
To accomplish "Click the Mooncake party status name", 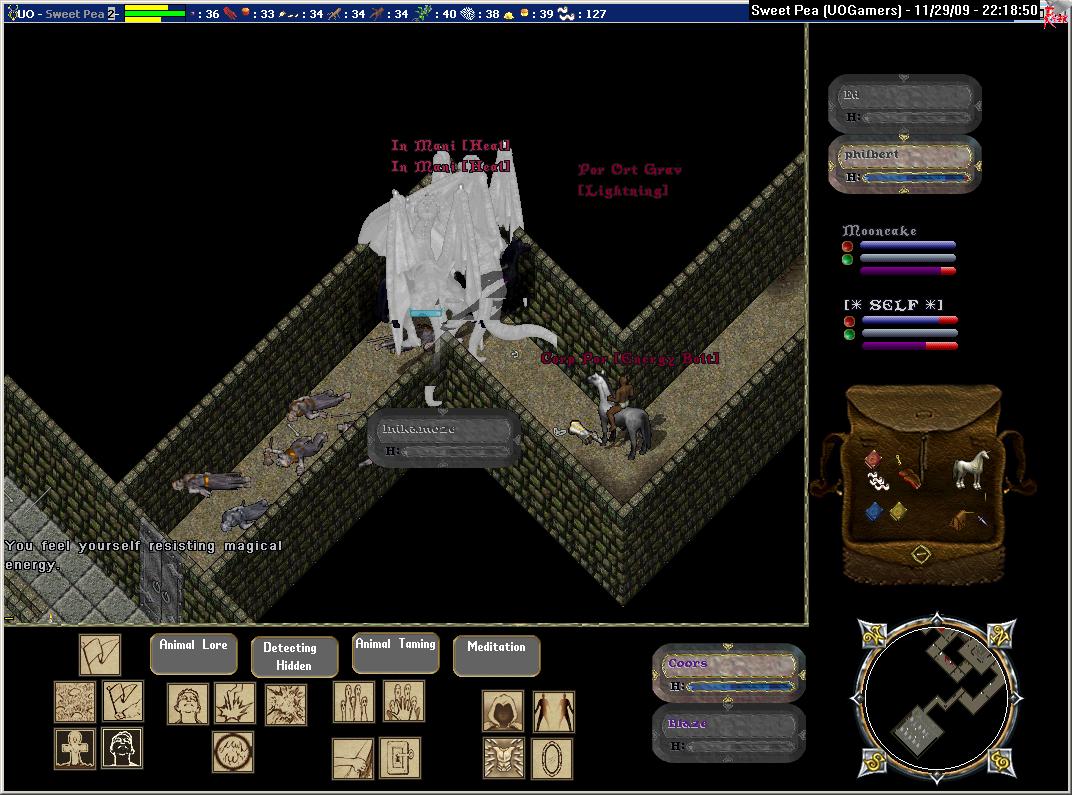I will [x=879, y=231].
